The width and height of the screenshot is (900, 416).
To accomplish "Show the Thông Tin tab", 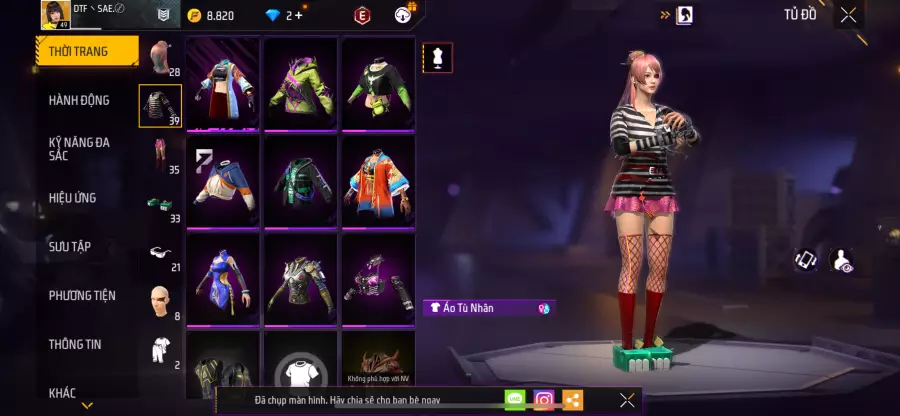I will click(x=76, y=344).
